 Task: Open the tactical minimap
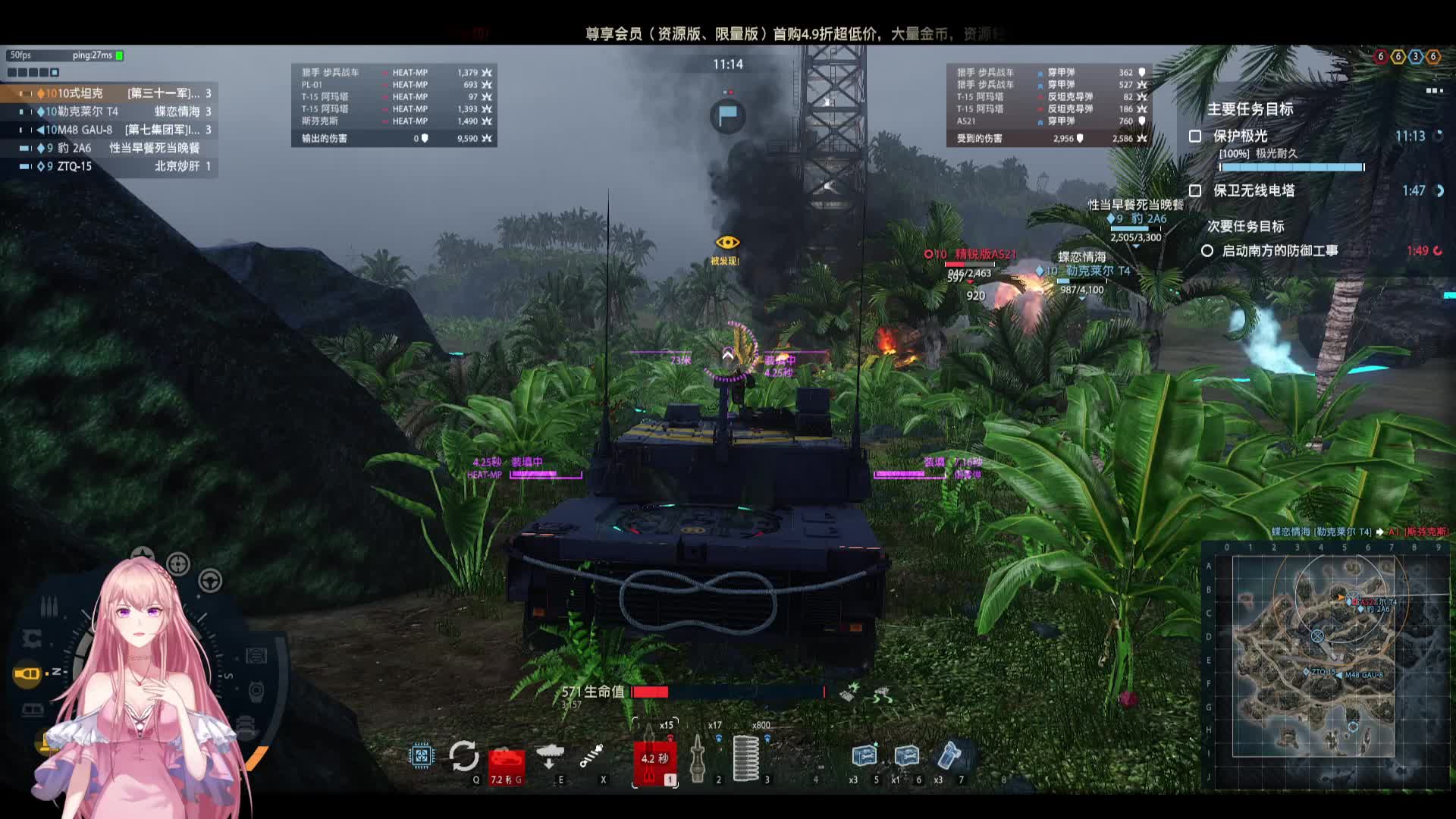click(1313, 656)
